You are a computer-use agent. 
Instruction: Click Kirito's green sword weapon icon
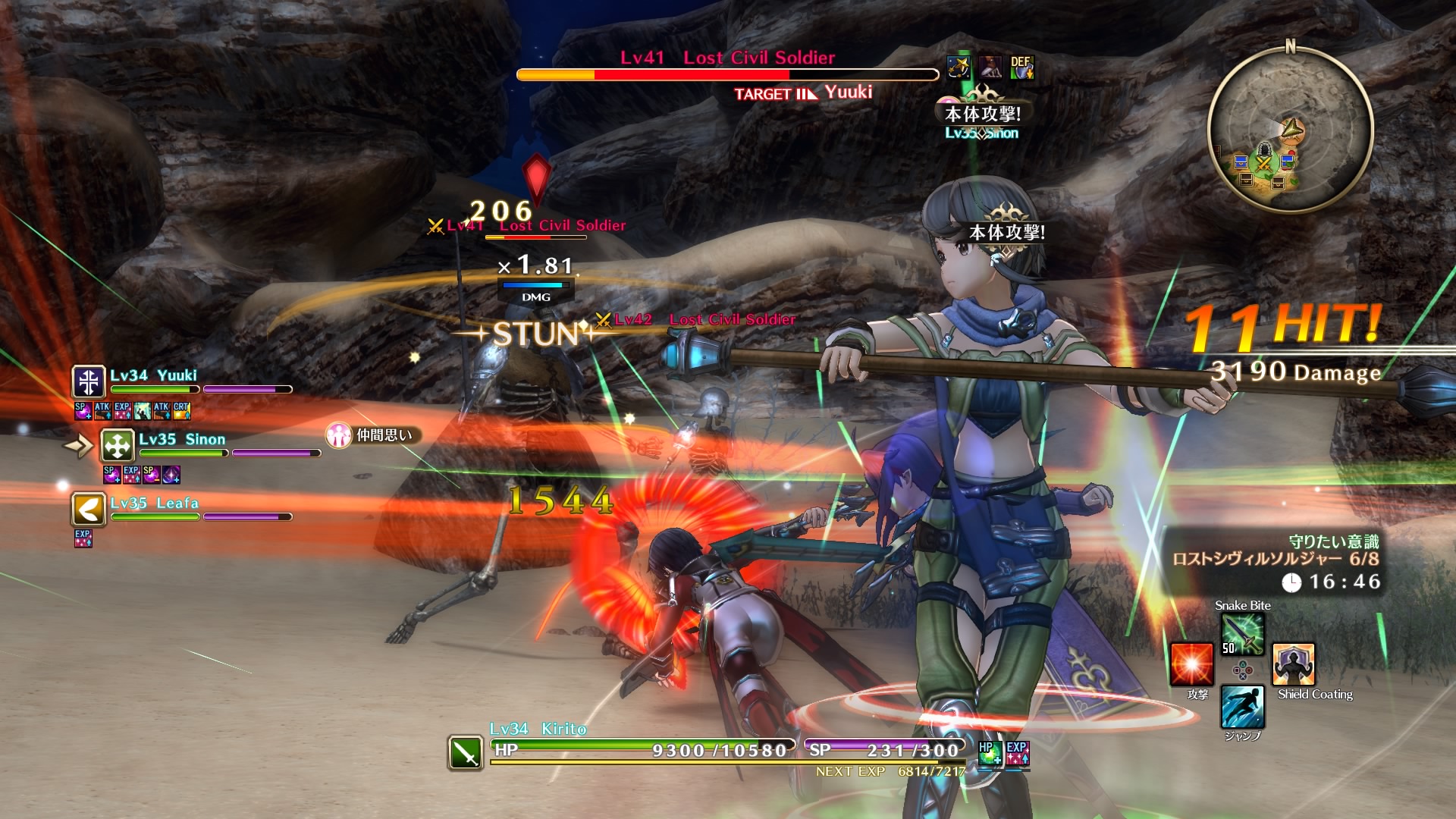coord(465,752)
